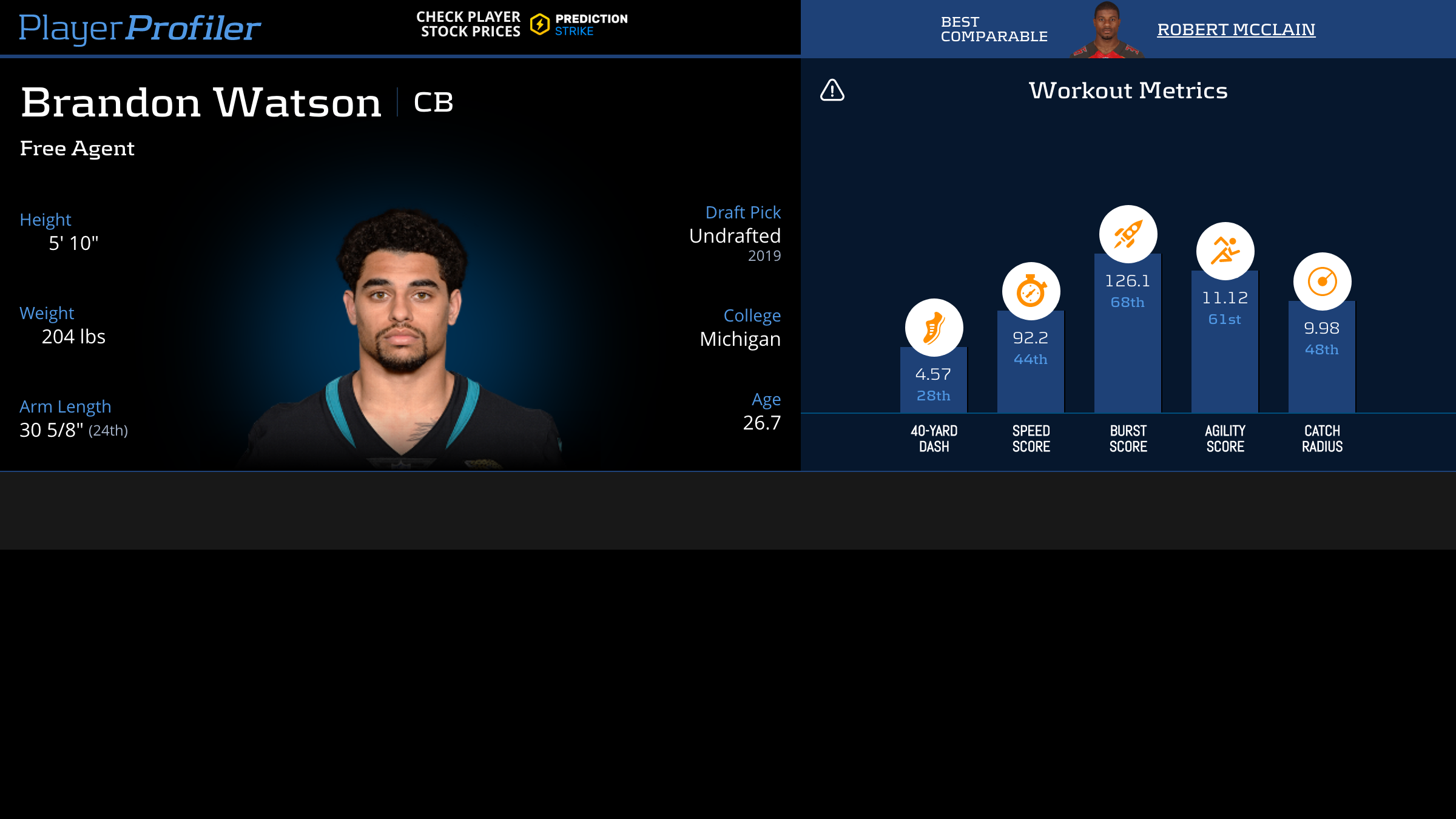Select the Burst Score rocket icon
This screenshot has height=819, width=1456.
pyautogui.click(x=1128, y=234)
